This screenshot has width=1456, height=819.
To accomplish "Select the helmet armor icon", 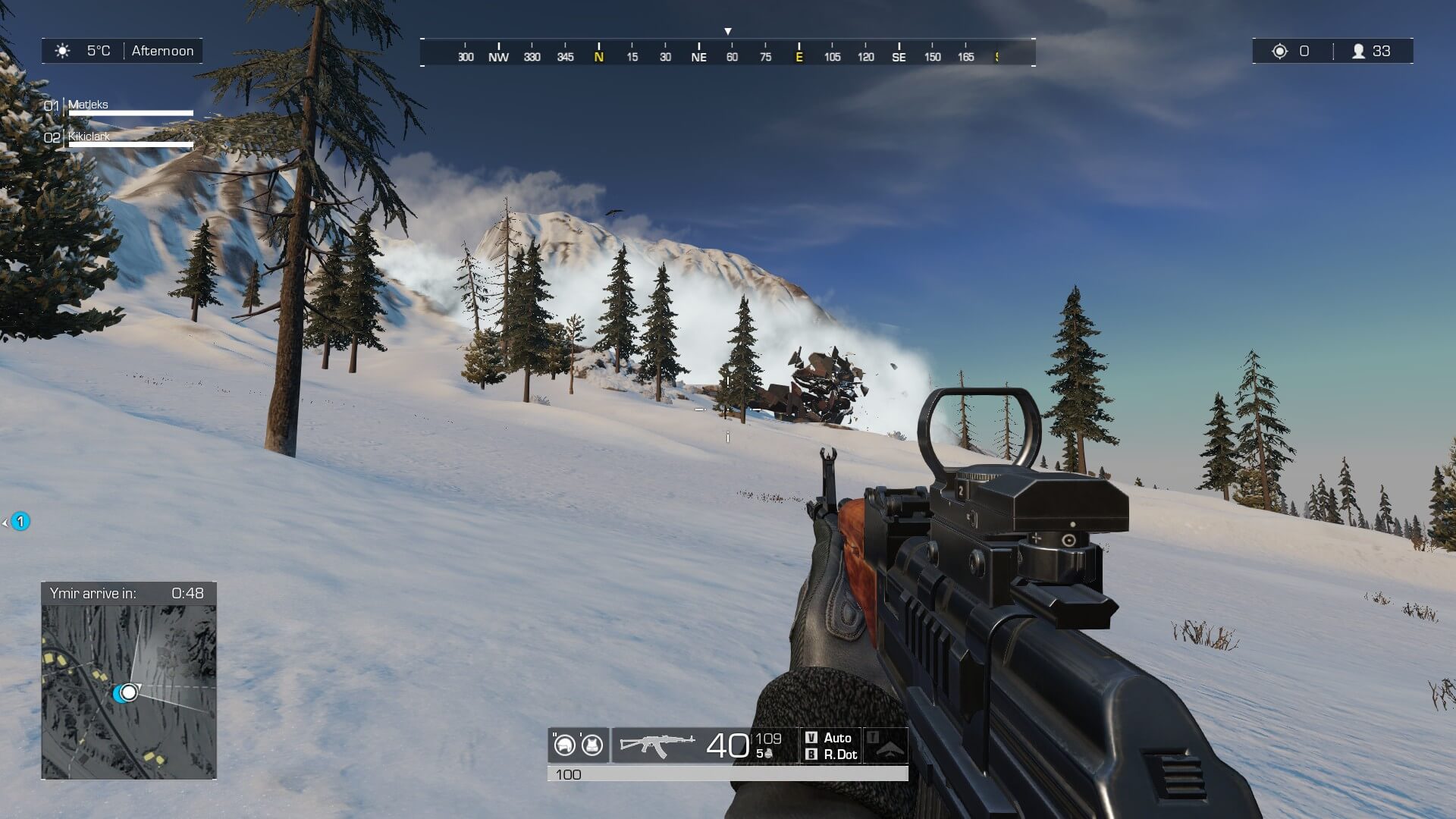I will point(564,745).
